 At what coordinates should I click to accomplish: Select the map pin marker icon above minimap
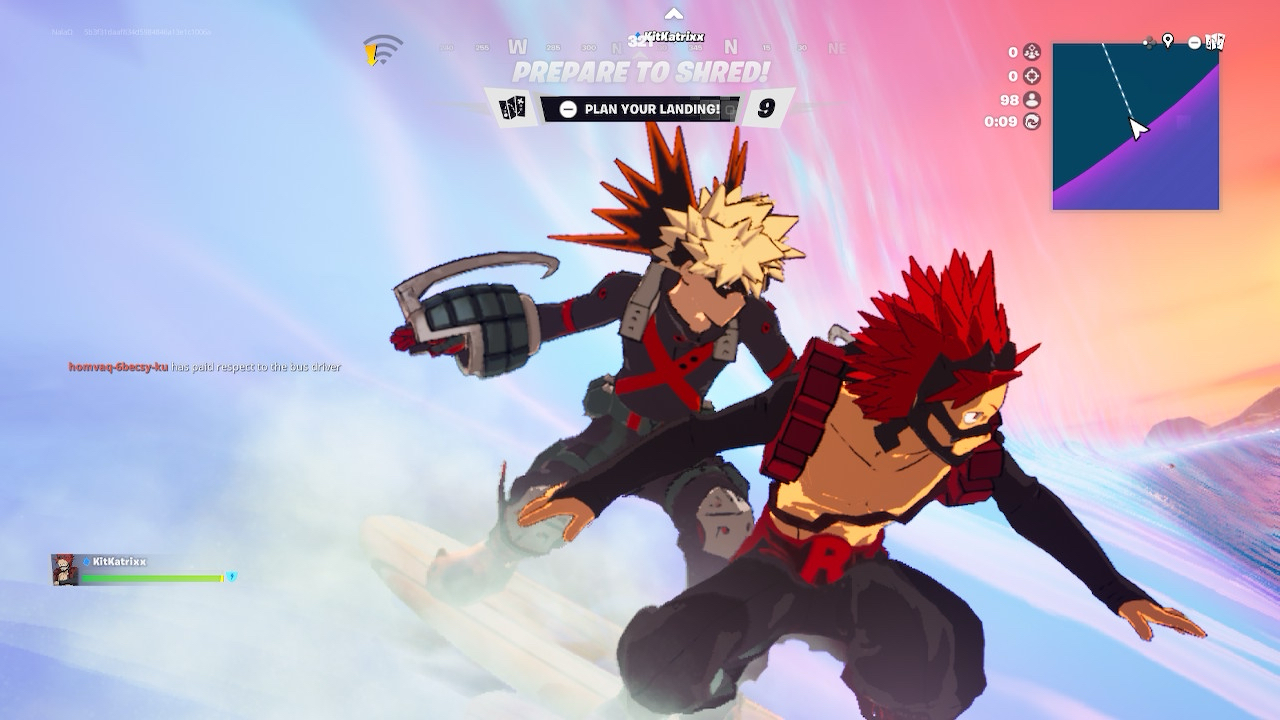(1167, 41)
